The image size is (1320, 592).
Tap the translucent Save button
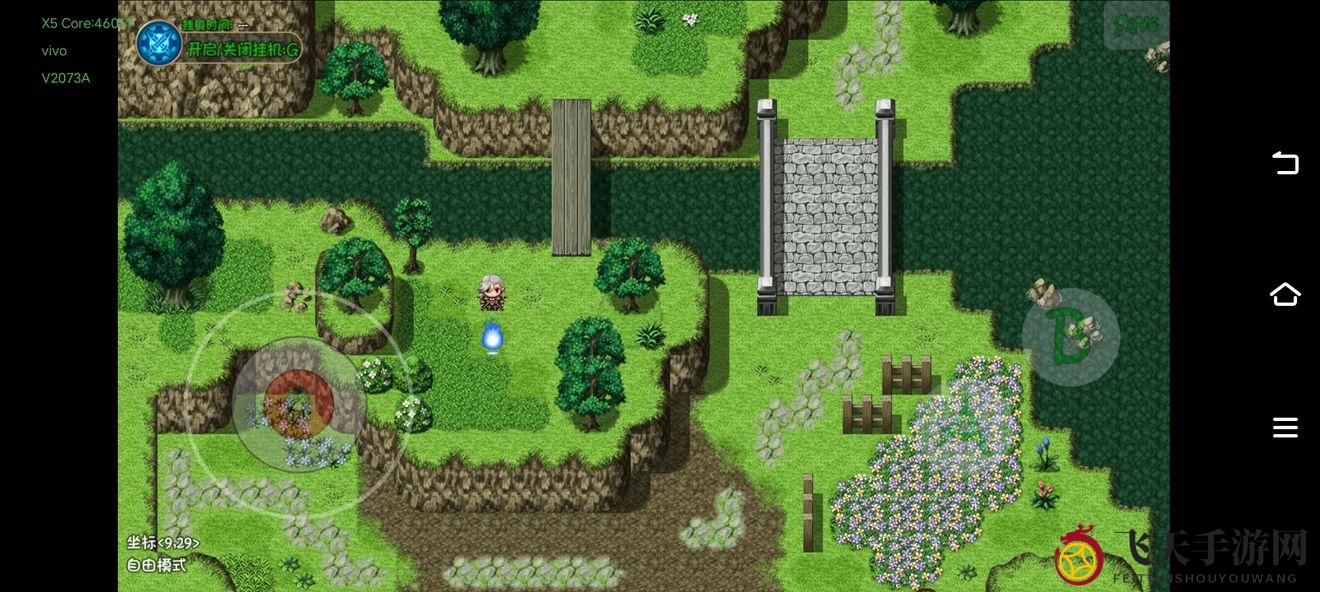tap(1136, 24)
